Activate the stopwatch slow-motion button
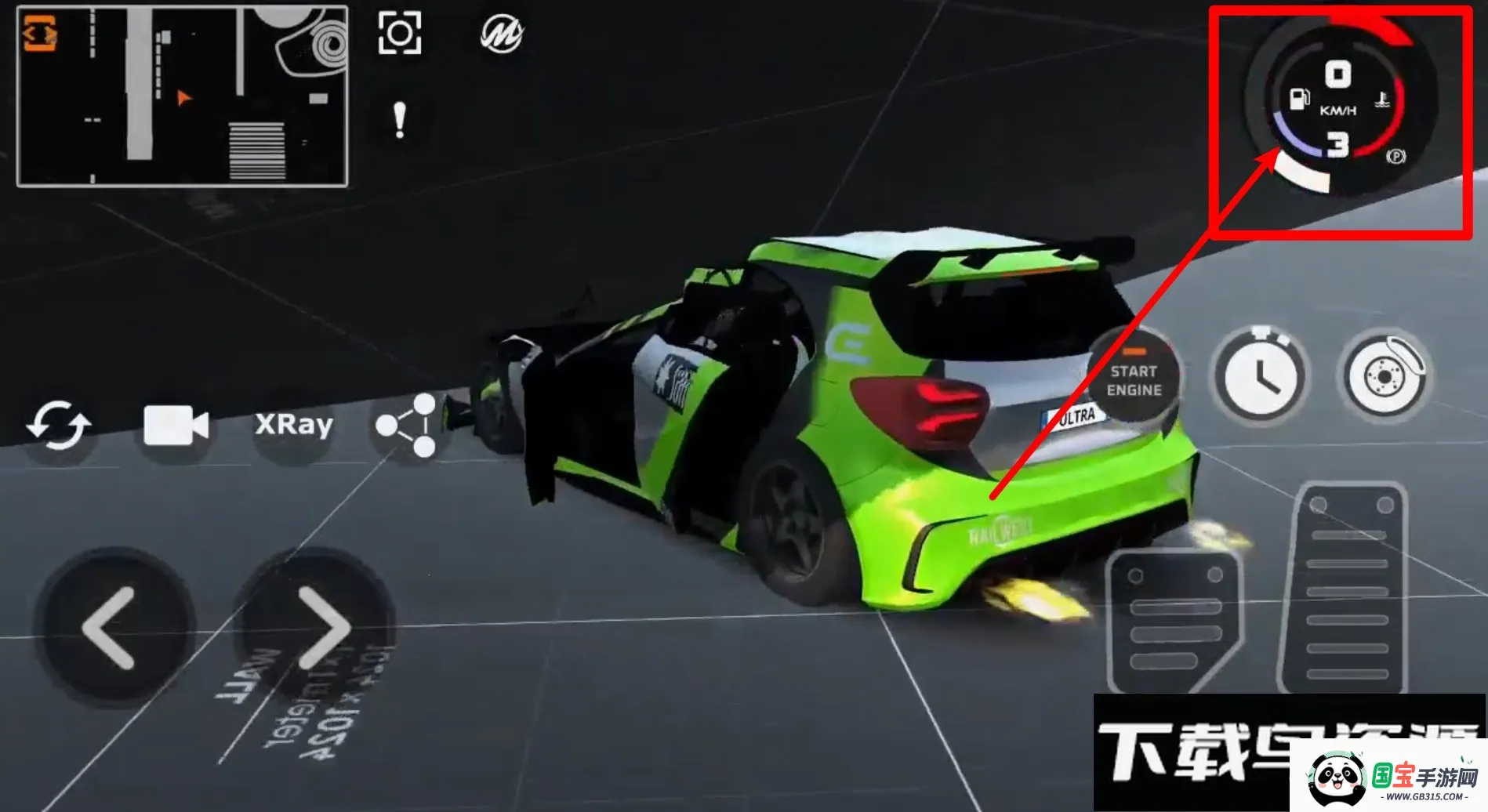The image size is (1488, 812). tap(1259, 375)
